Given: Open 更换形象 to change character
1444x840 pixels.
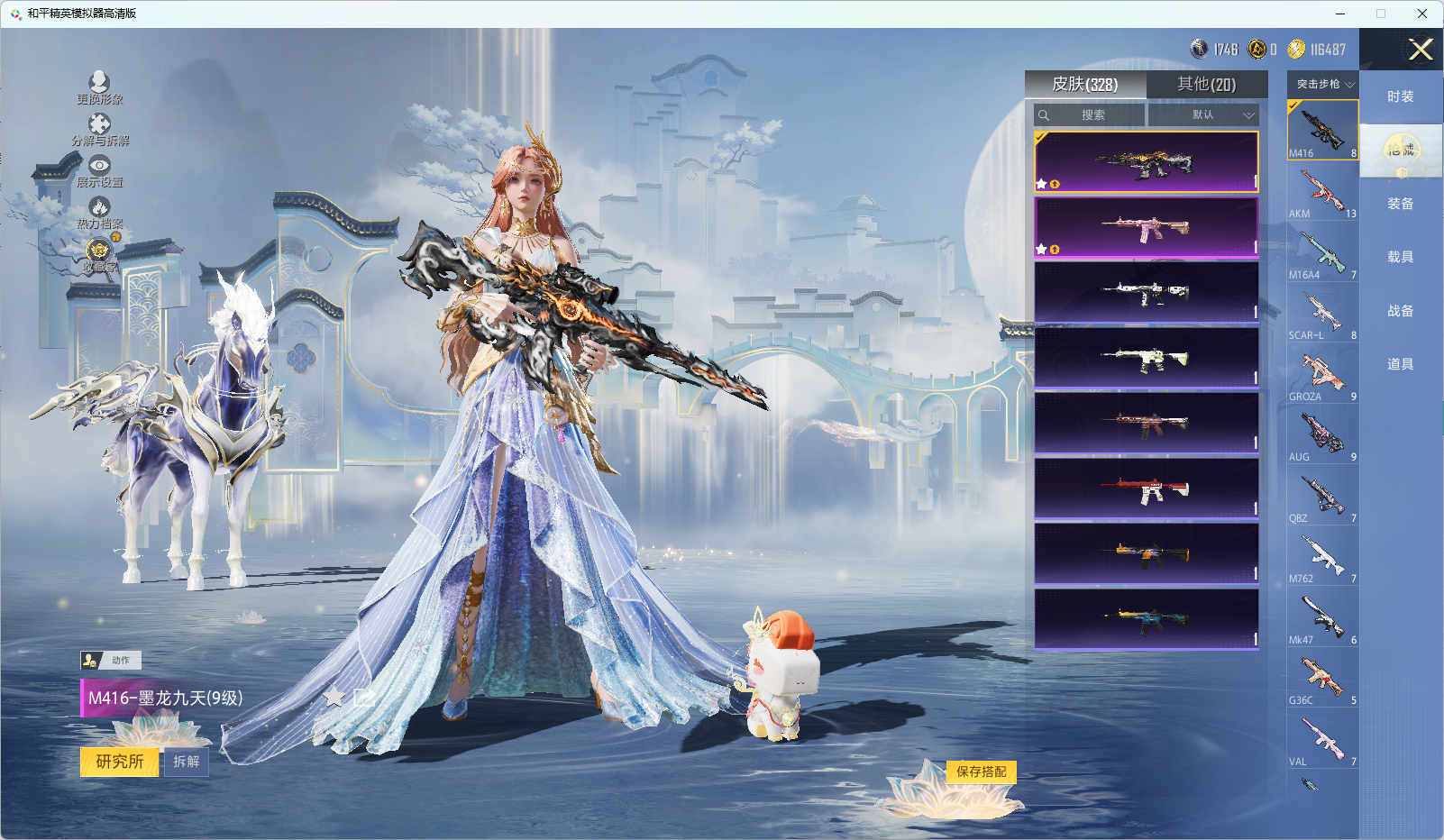Looking at the screenshot, I should click(x=99, y=88).
